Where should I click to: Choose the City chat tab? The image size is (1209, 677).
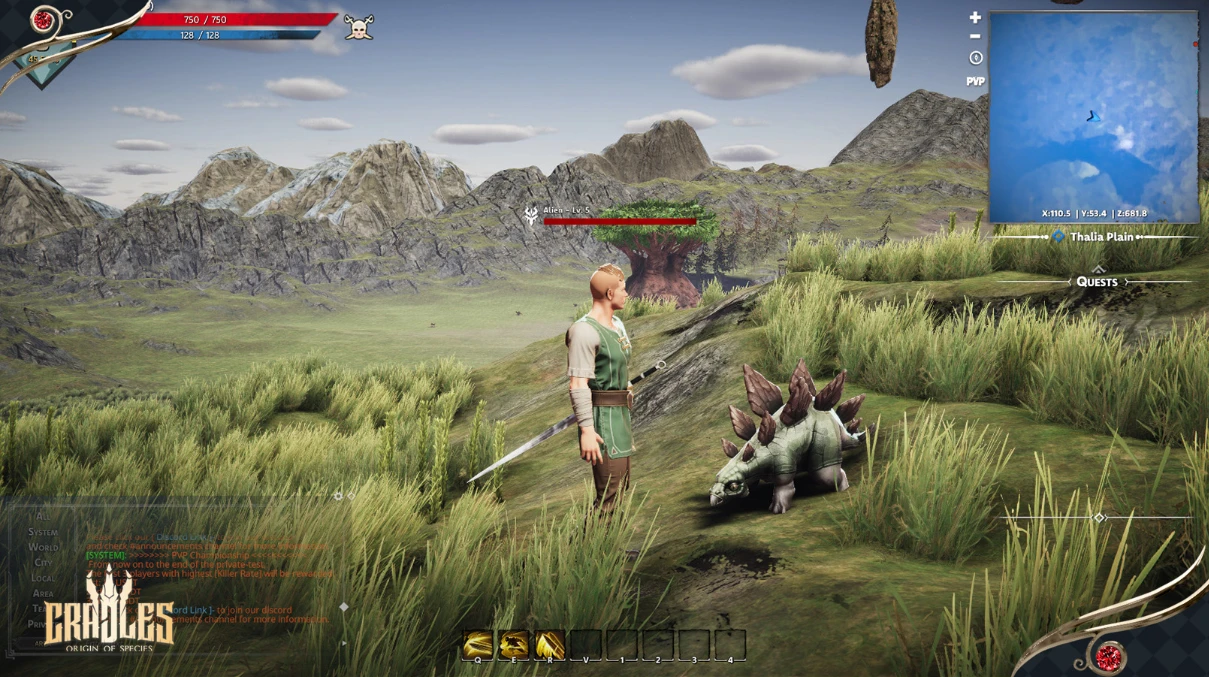click(x=43, y=562)
